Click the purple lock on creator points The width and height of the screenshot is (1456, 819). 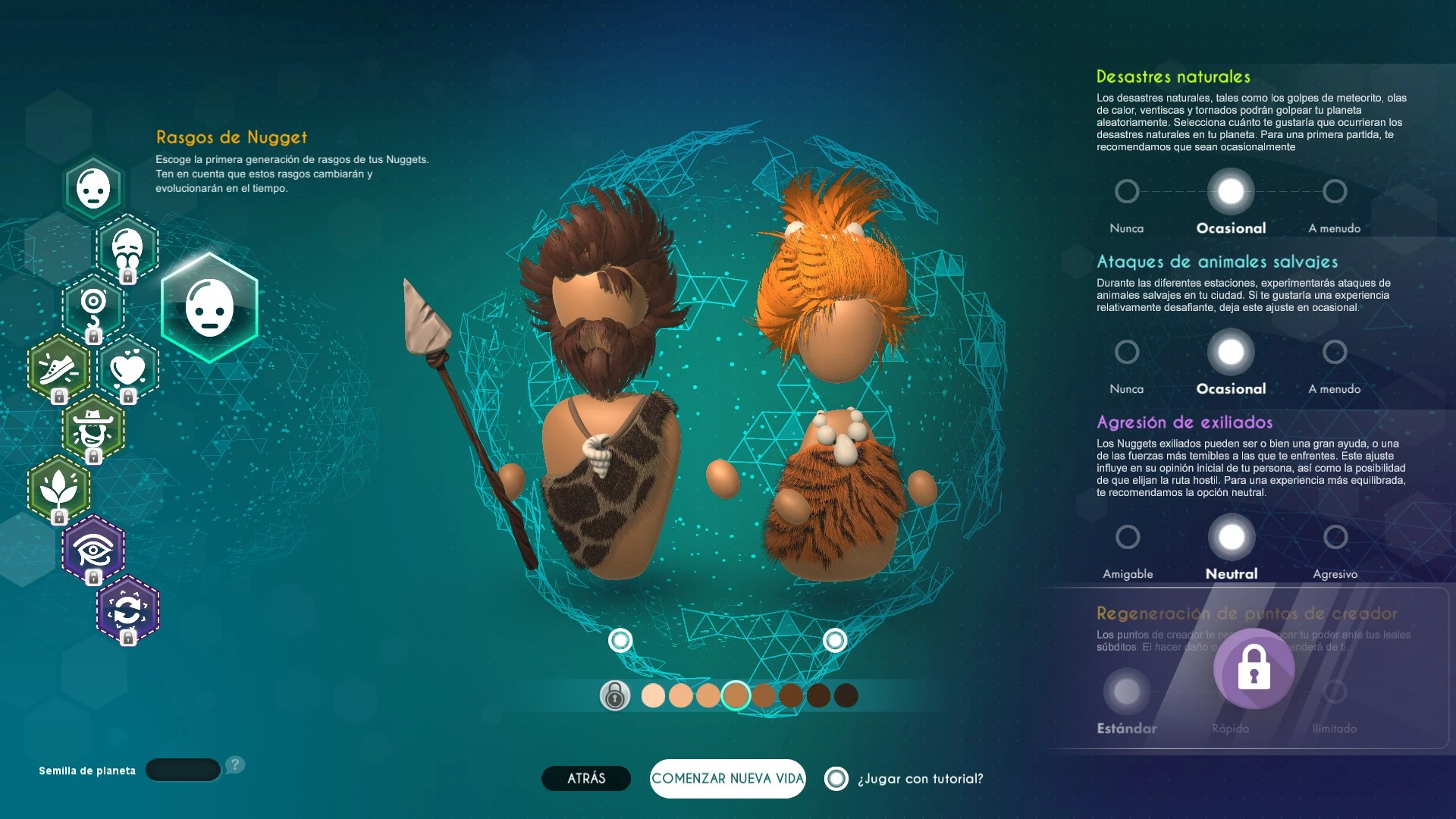[1254, 668]
